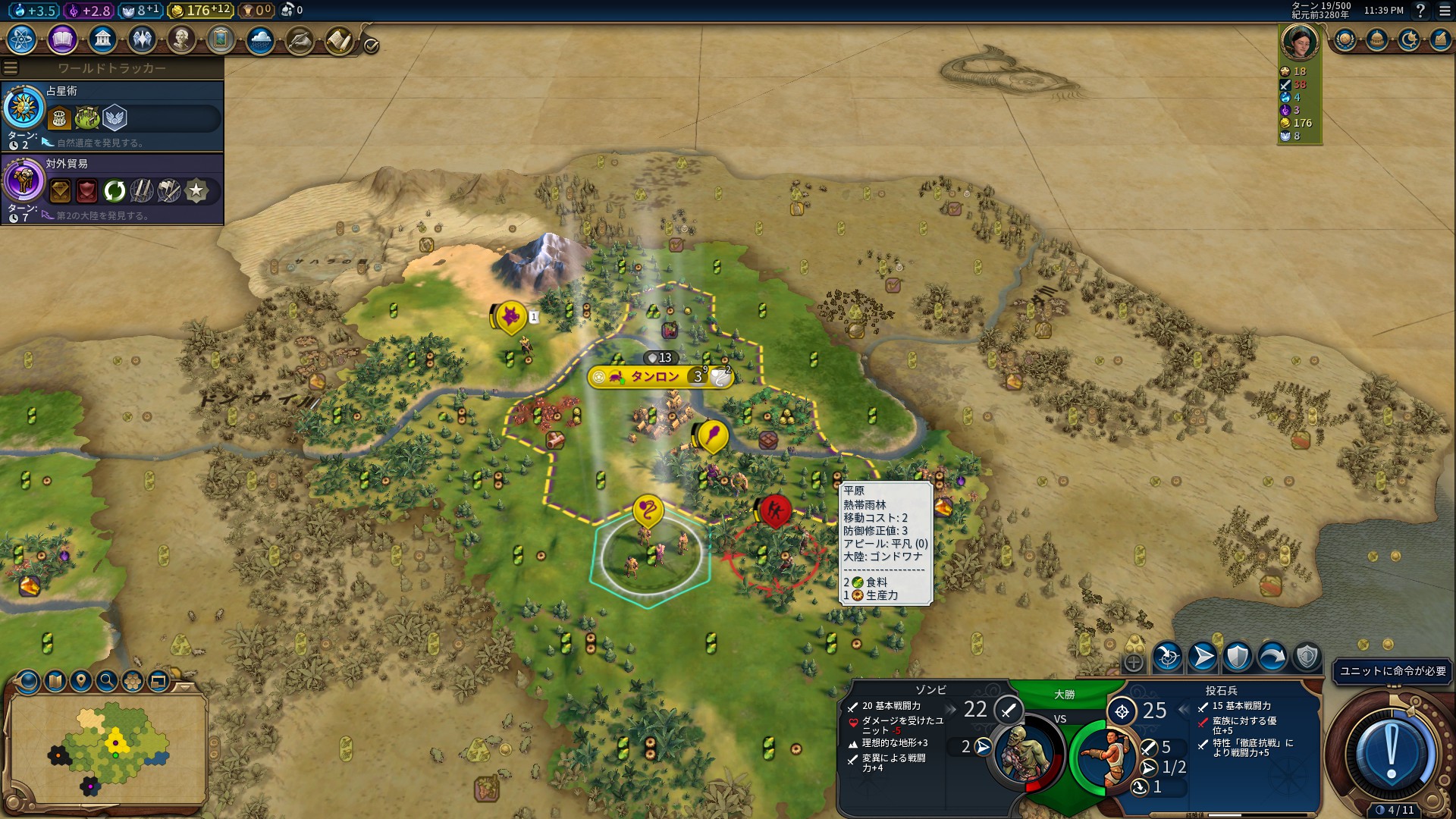Screen dimensions: 1456x819
Task: Open the map search magnifier
Action: [107, 681]
